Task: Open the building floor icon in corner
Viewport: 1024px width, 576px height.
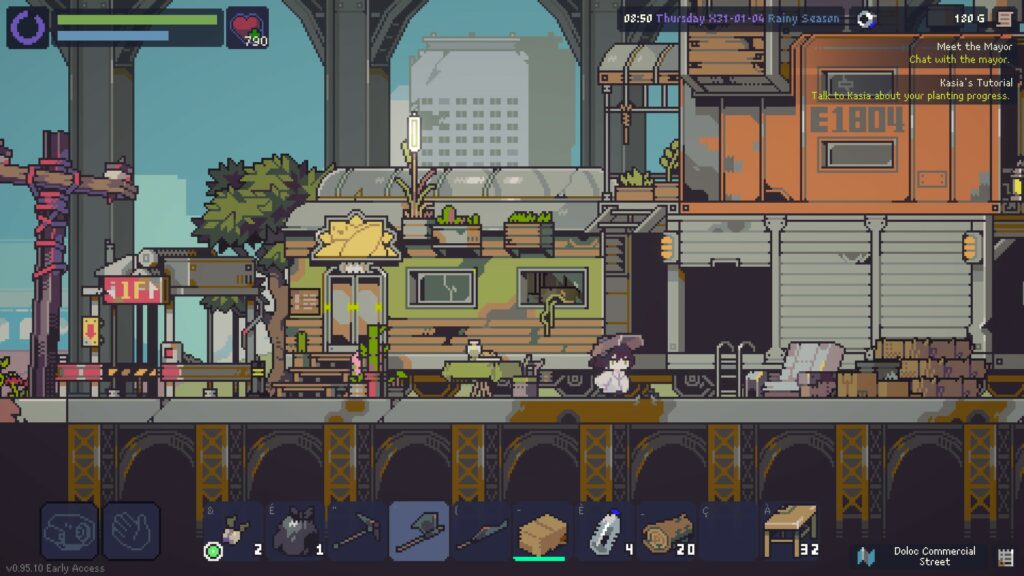Action: coord(1005,556)
